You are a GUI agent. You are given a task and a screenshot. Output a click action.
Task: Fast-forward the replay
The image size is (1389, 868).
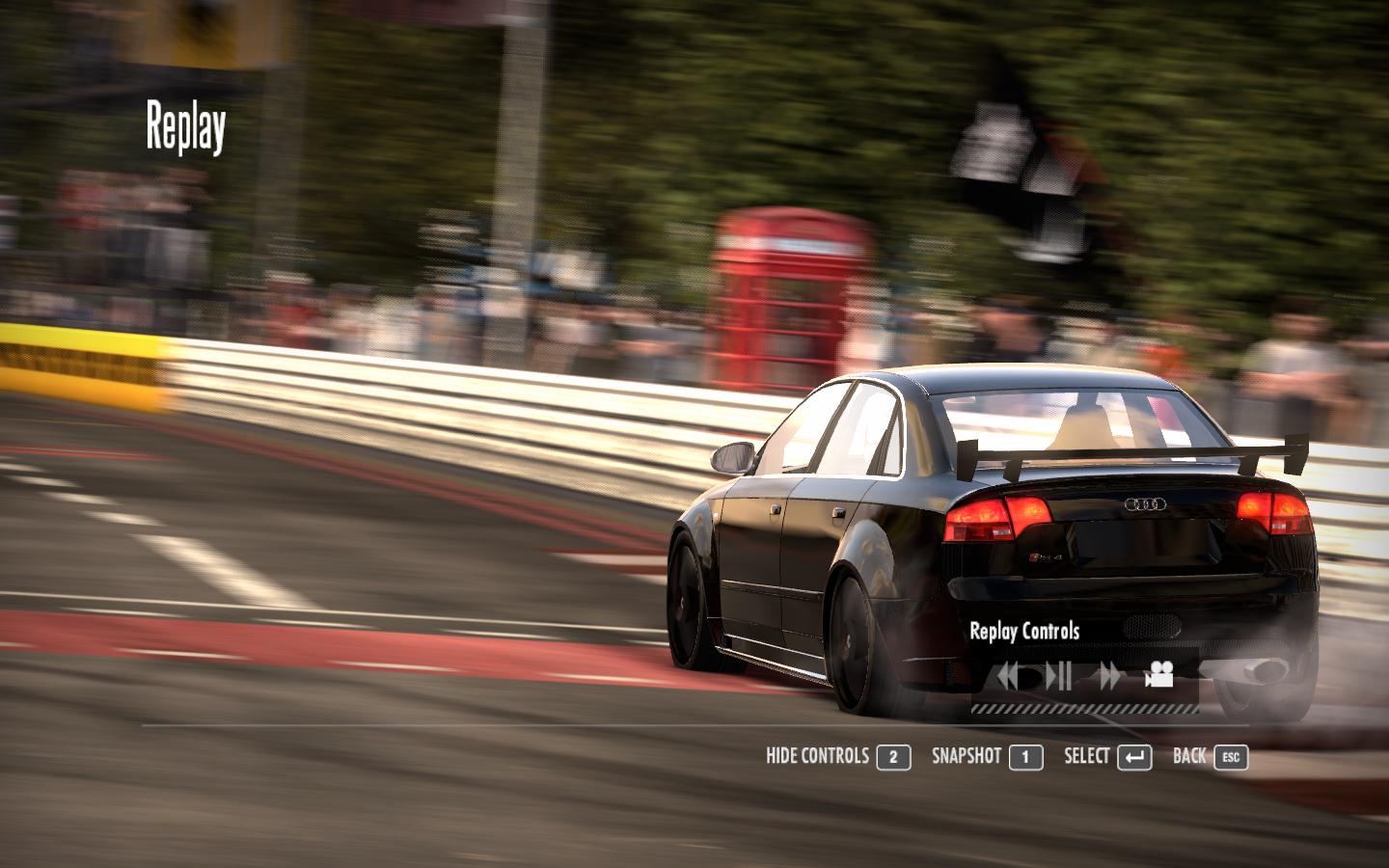[1109, 676]
